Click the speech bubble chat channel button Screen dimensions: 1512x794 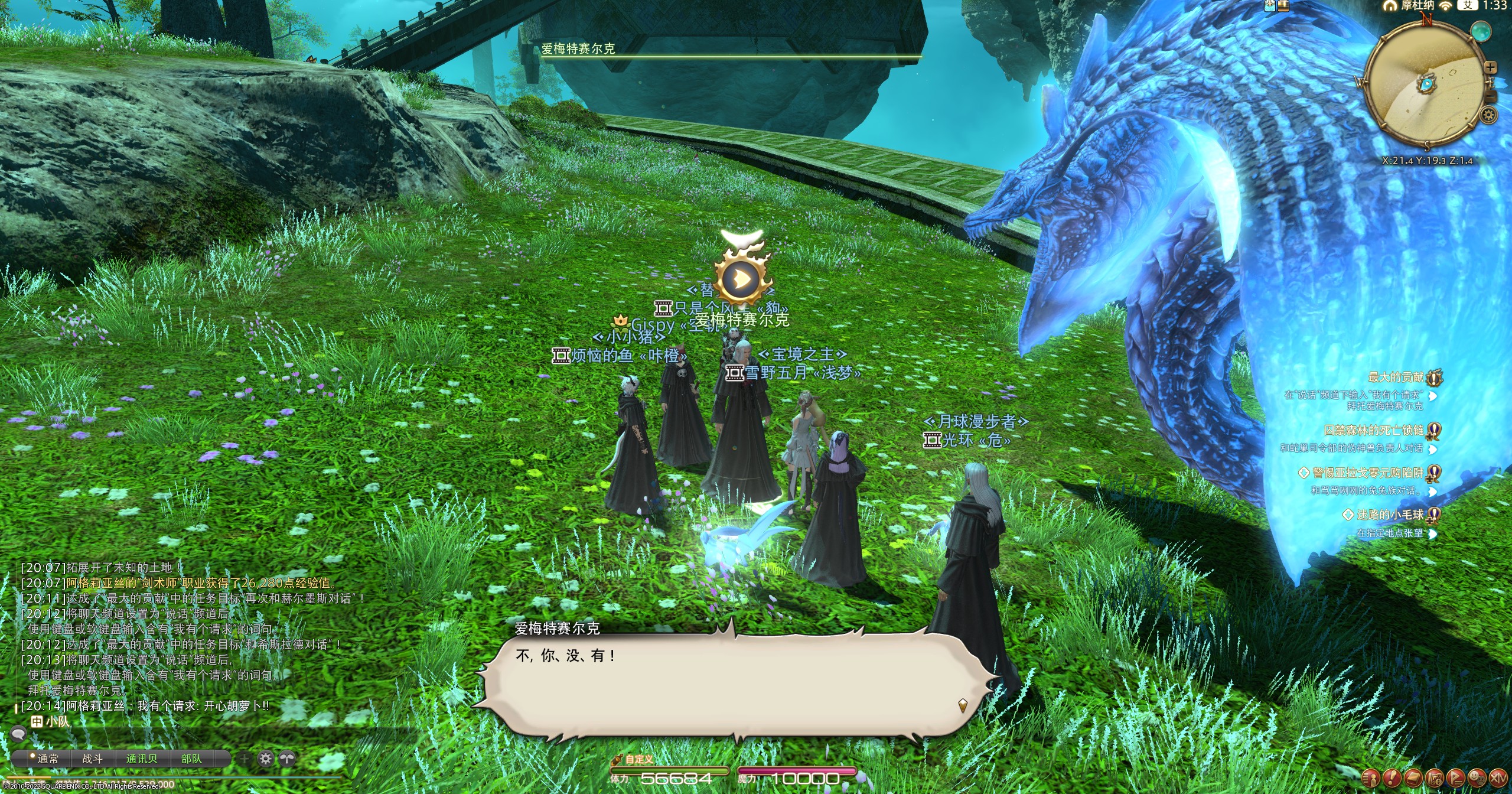(x=19, y=734)
